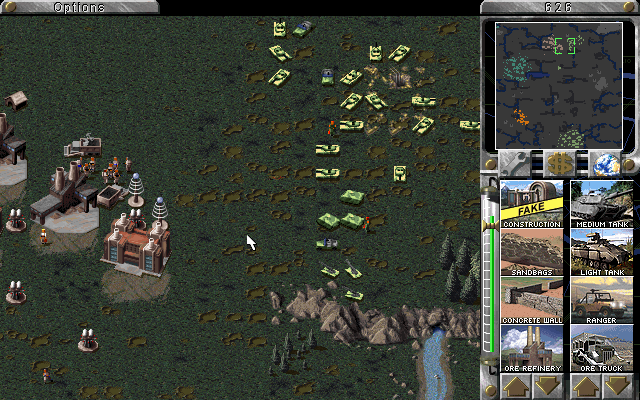Build the Fake Construction Yard
The height and width of the screenshot is (400, 640).
(x=532, y=204)
